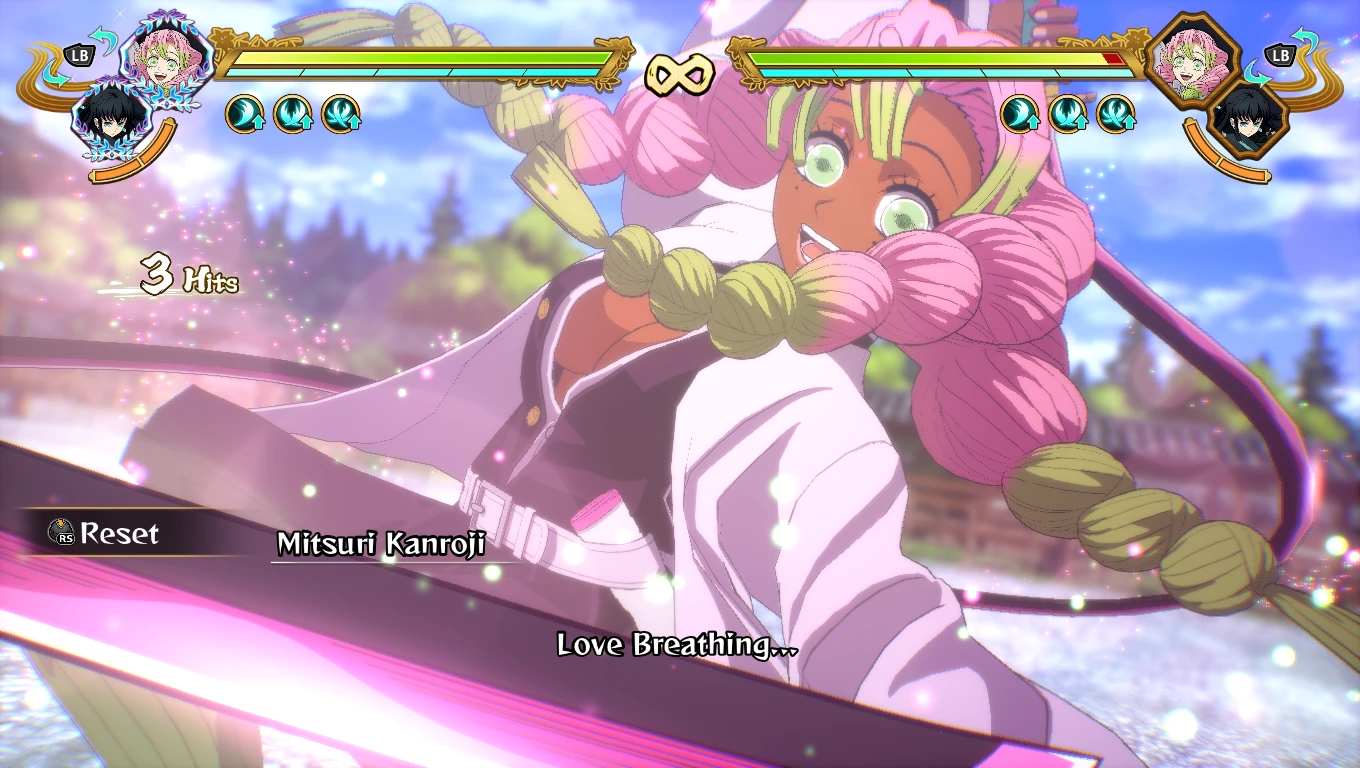The height and width of the screenshot is (768, 1360).
Task: Click player two's dark-haired support character portrait
Action: click(x=1249, y=120)
